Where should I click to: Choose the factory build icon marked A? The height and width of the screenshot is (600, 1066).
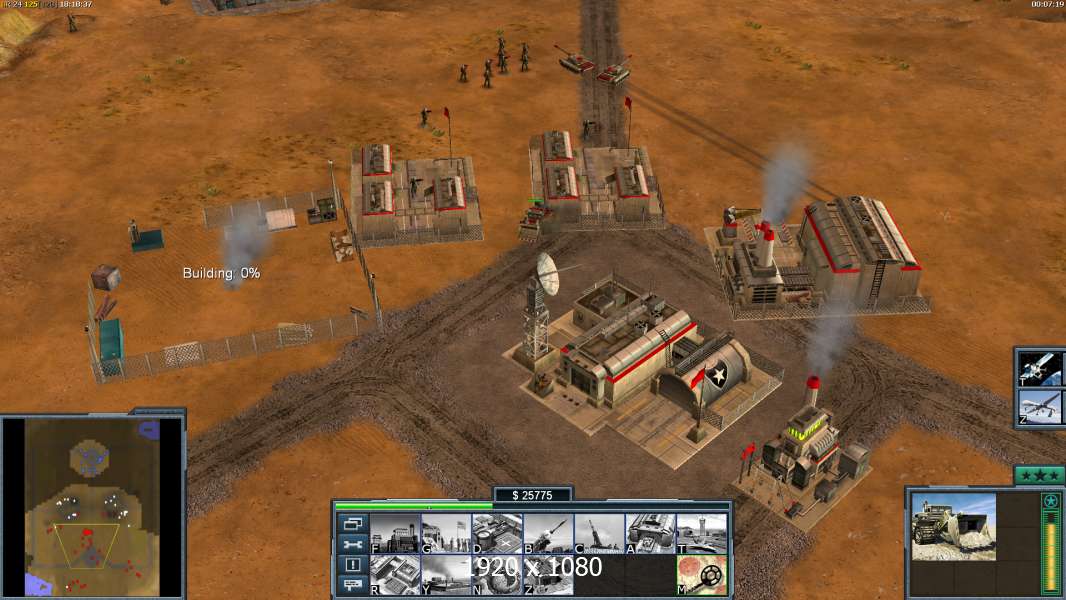650,533
